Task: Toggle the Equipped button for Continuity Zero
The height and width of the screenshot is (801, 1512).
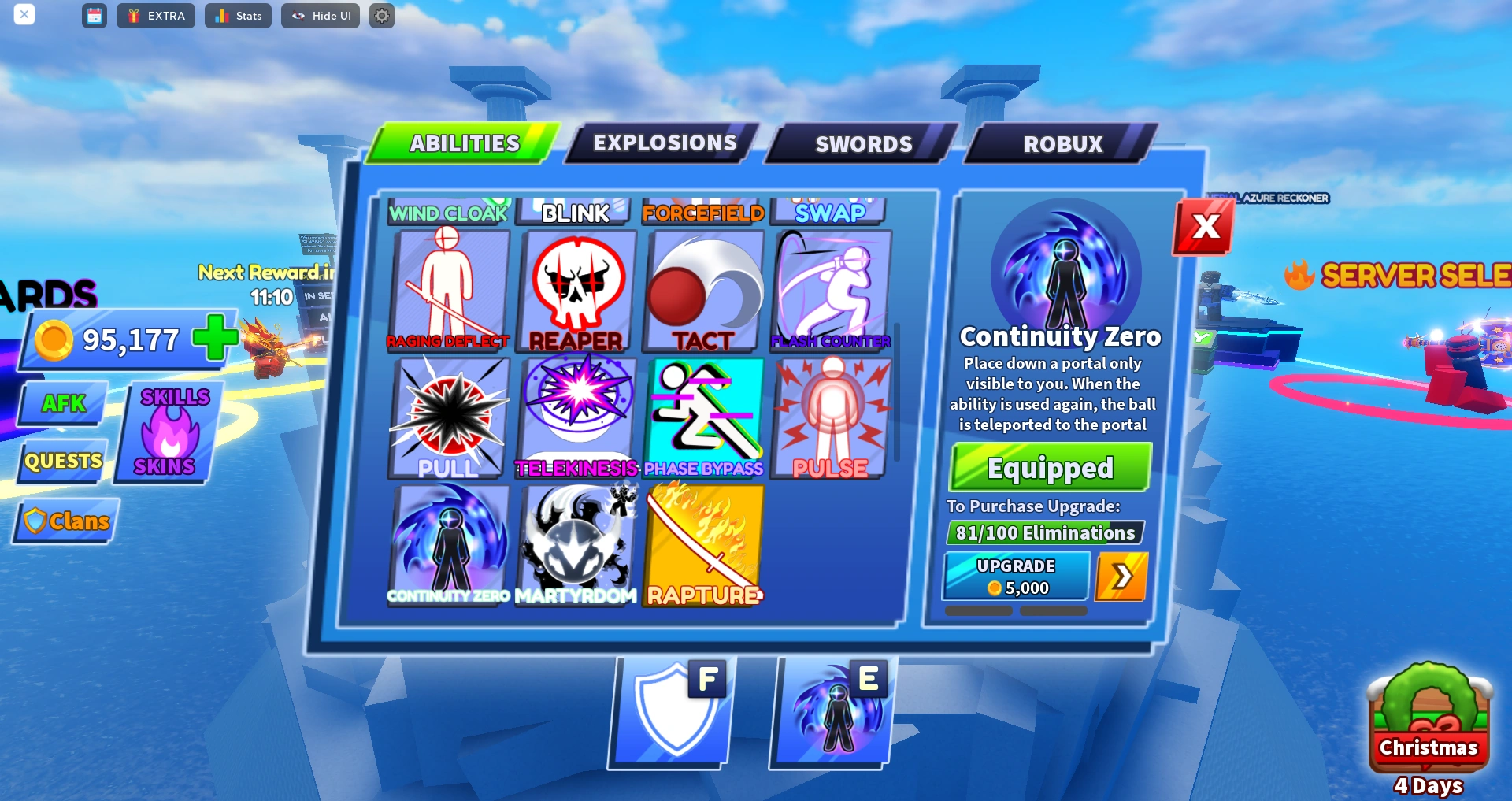Action: (x=1049, y=467)
